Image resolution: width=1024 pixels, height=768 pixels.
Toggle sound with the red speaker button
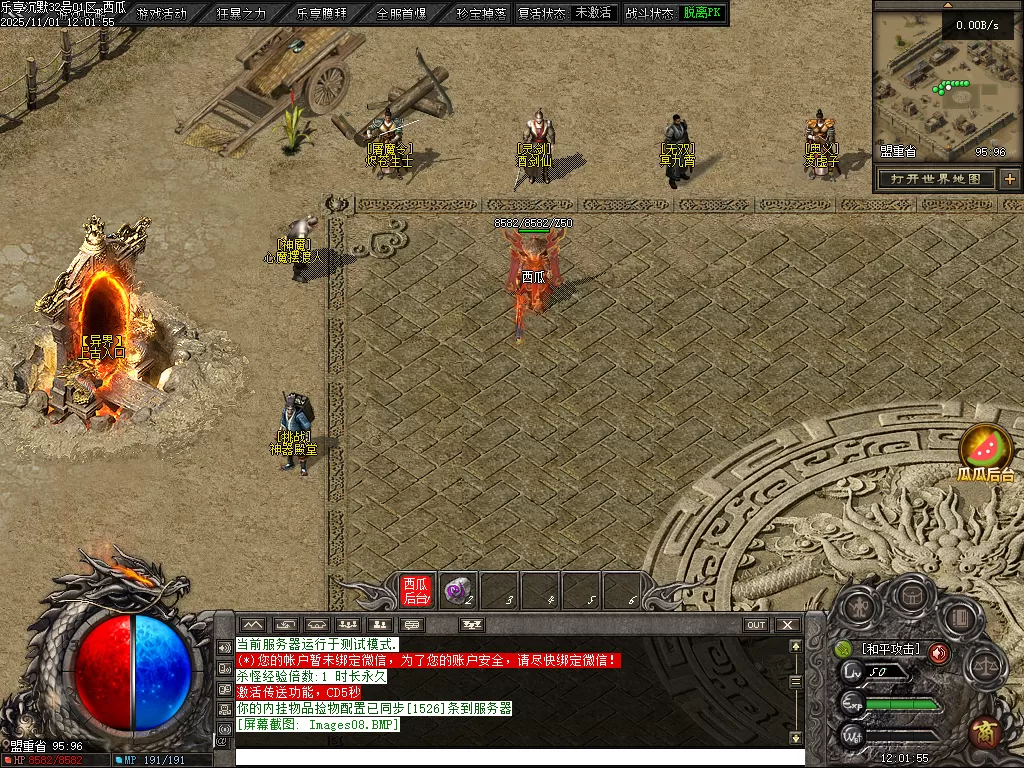click(938, 653)
